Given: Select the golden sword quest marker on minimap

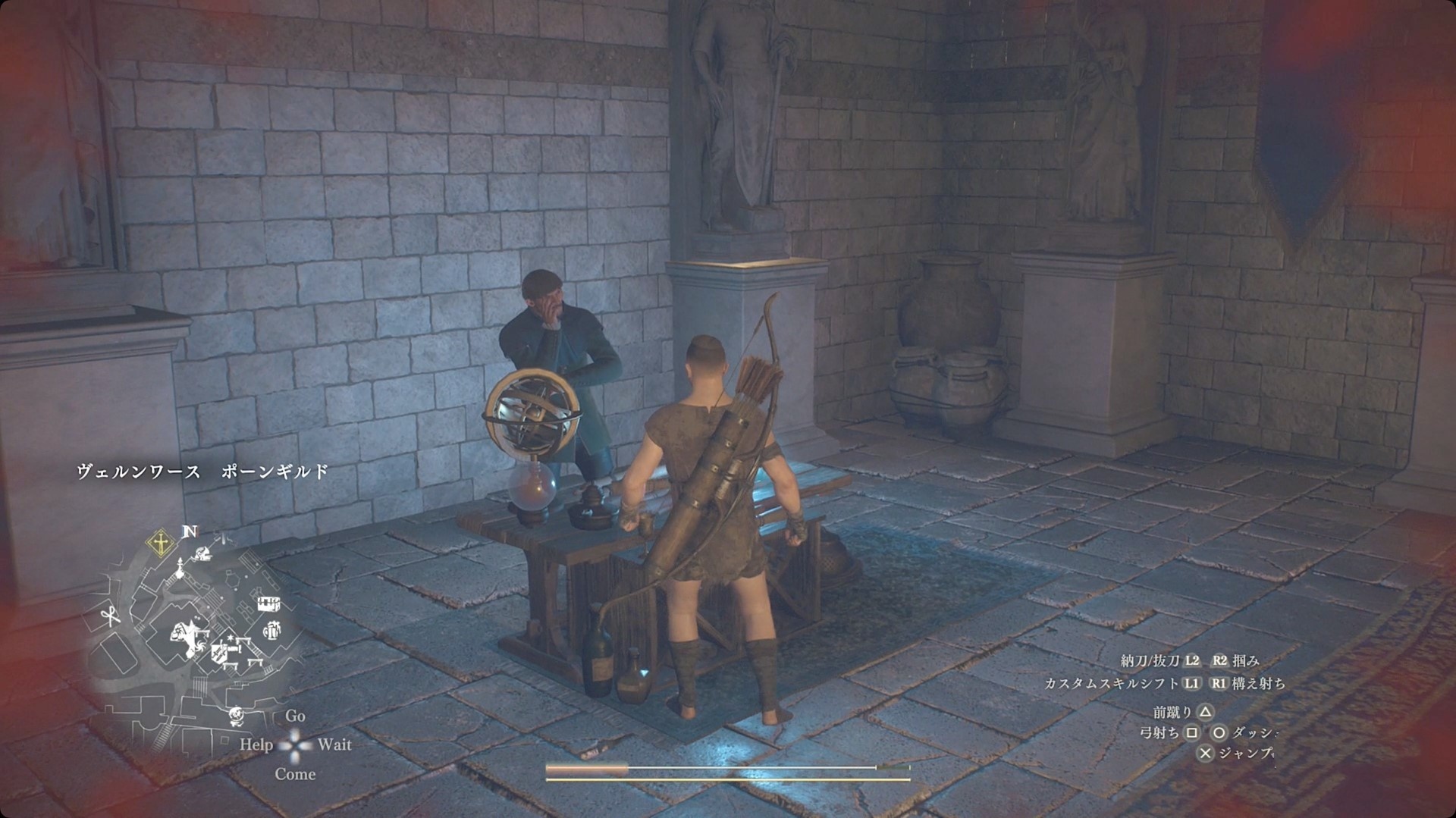Looking at the screenshot, I should click(160, 542).
